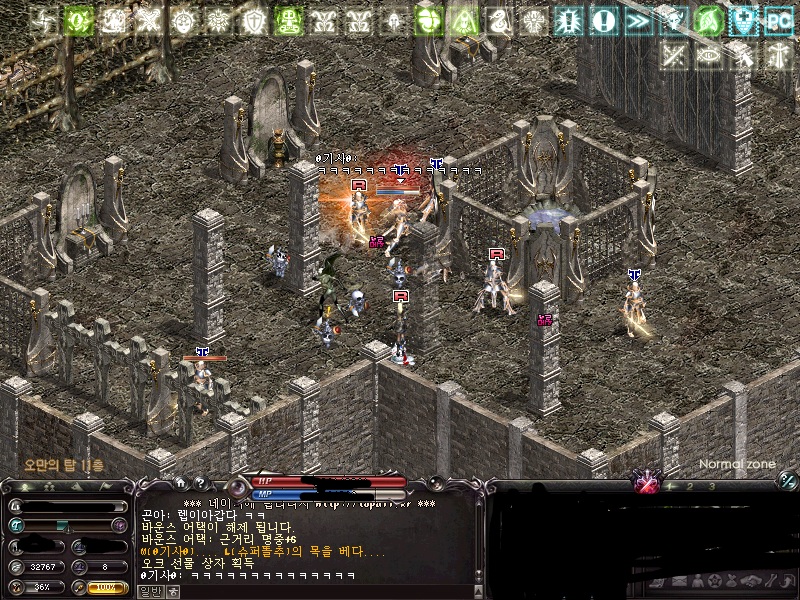Switch to hotbar page 3
Viewport: 800px width, 600px height.
[711, 486]
